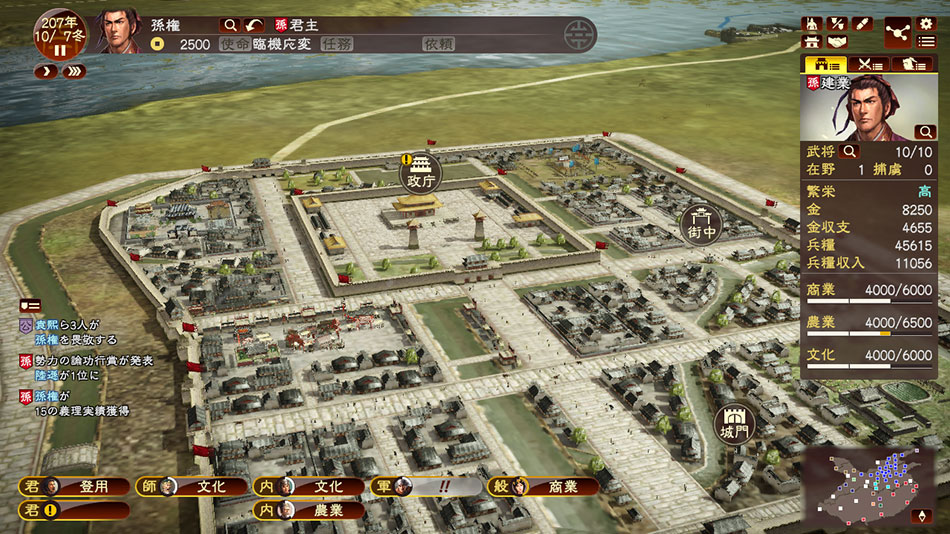This screenshot has width=950, height=534.
Task: Open the large network relations icon
Action: point(897,32)
